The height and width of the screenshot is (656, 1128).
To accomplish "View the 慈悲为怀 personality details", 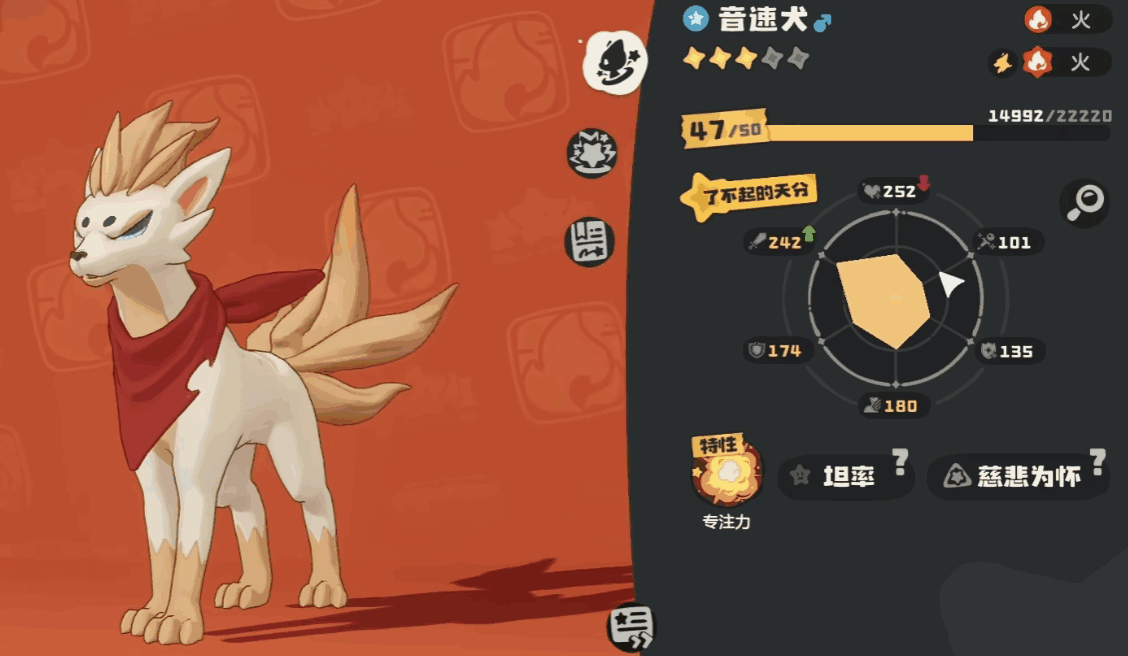I will pyautogui.click(x=1017, y=477).
